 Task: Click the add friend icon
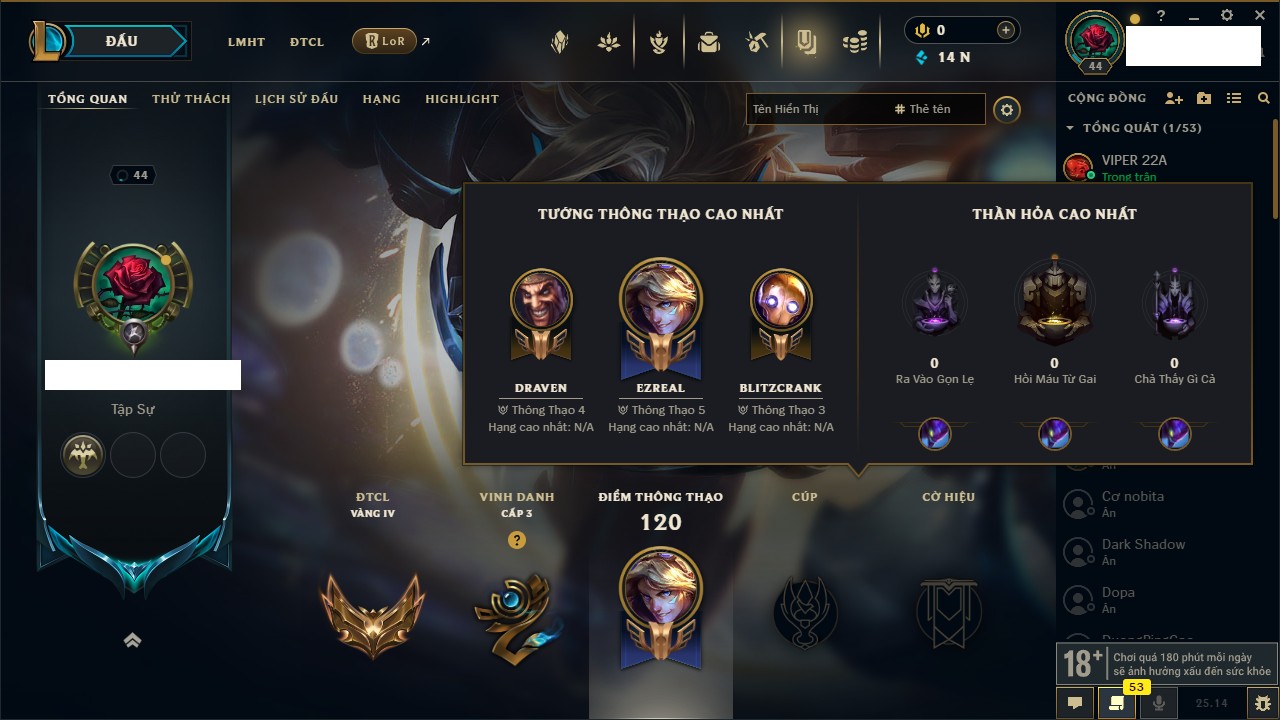[1174, 99]
